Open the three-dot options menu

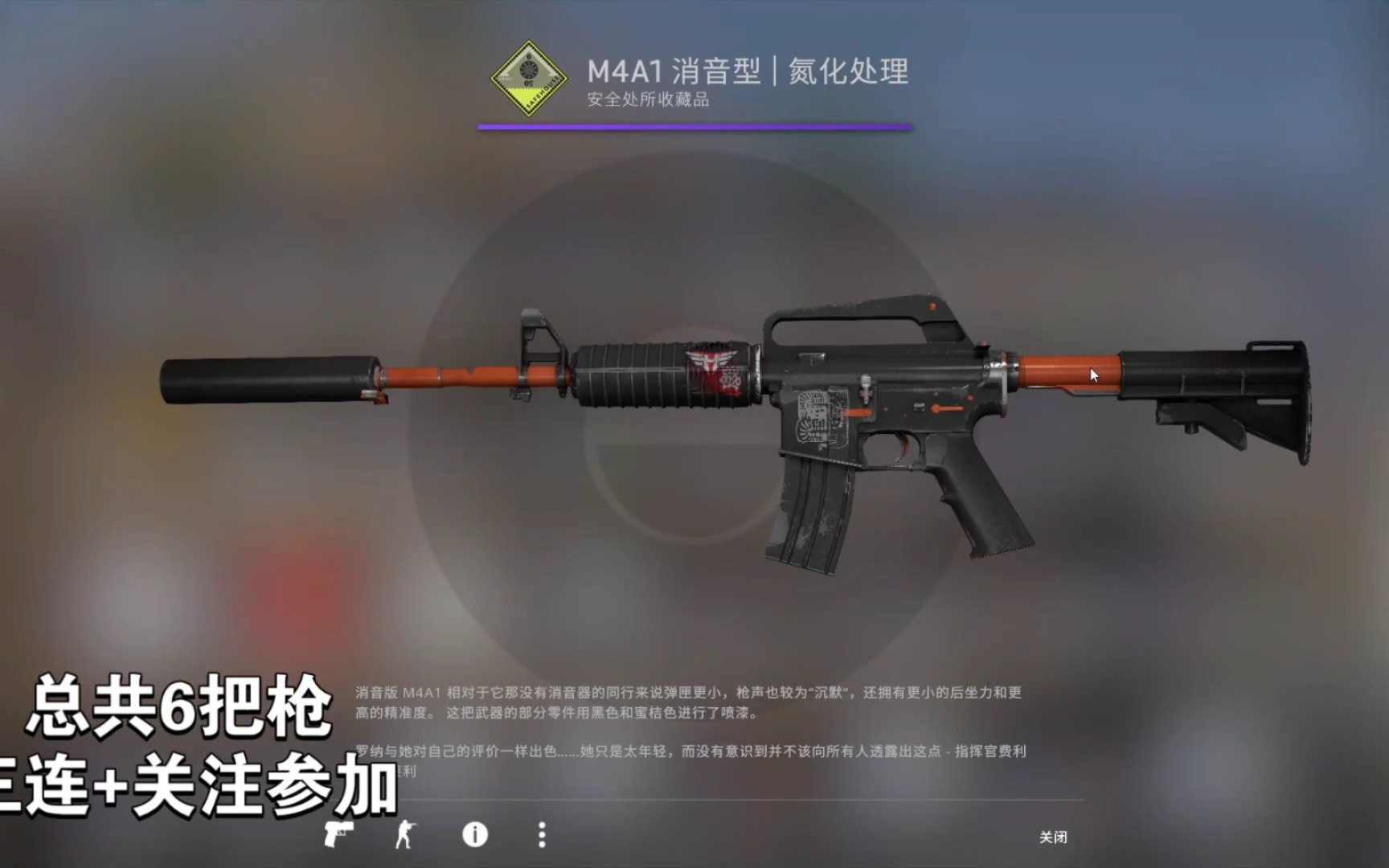pos(540,836)
